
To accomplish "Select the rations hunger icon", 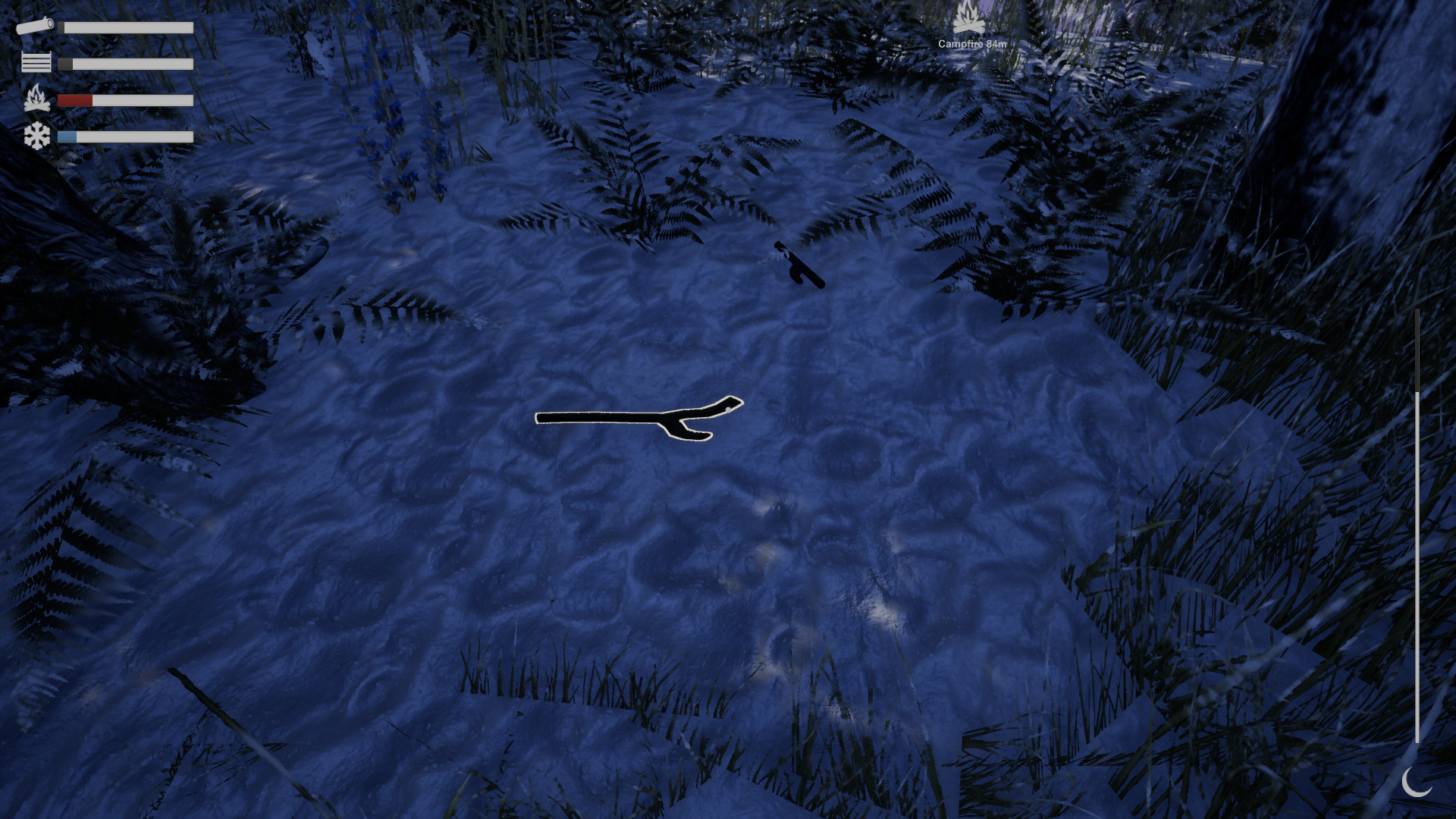I will 36,62.
